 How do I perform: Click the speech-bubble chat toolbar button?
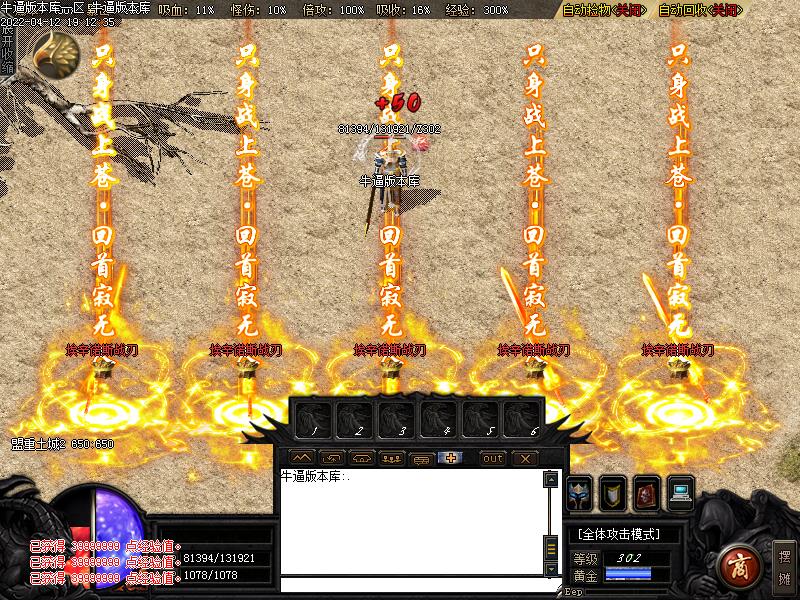coord(422,458)
